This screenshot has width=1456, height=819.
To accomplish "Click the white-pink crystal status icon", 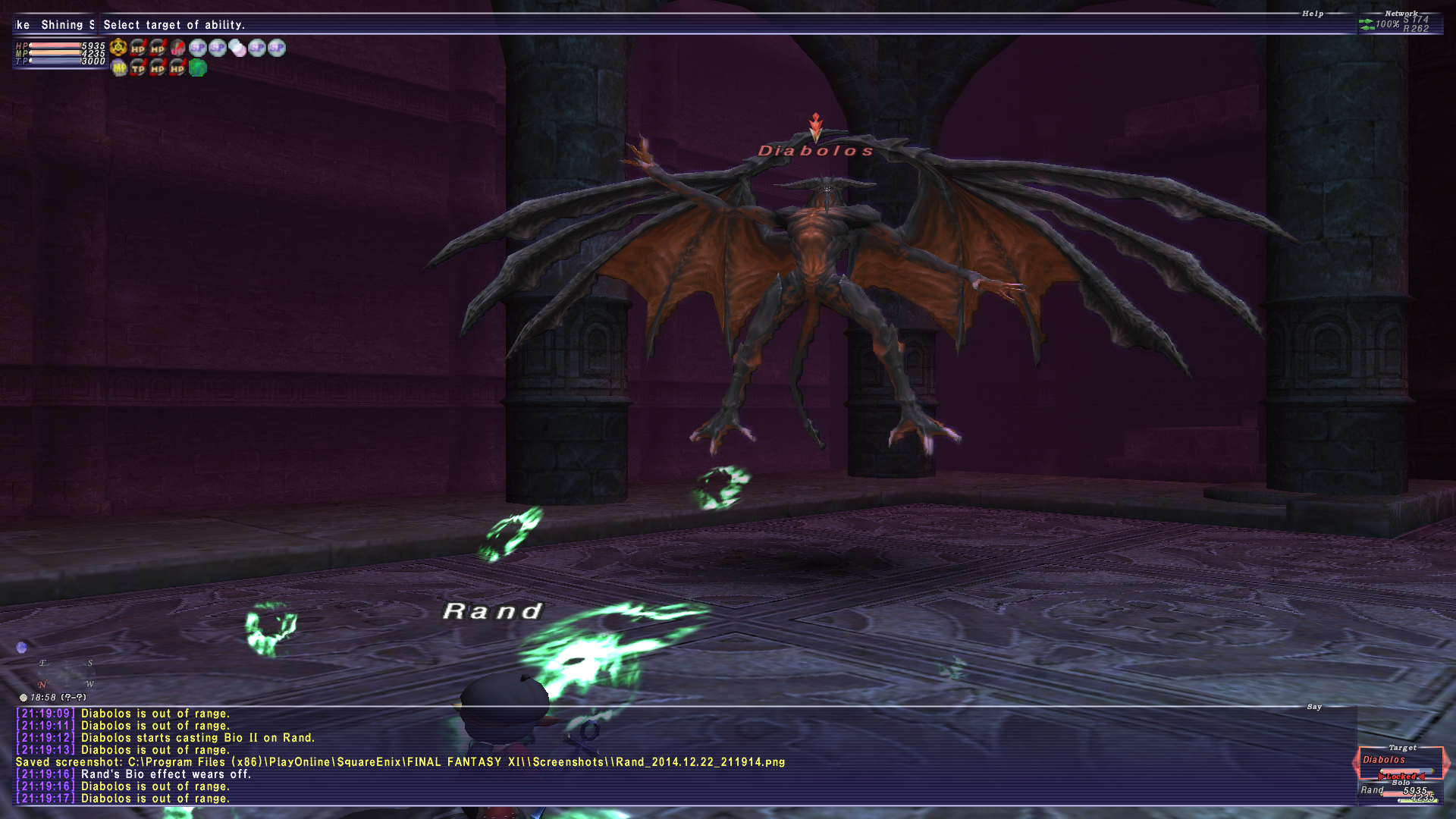I will [237, 49].
